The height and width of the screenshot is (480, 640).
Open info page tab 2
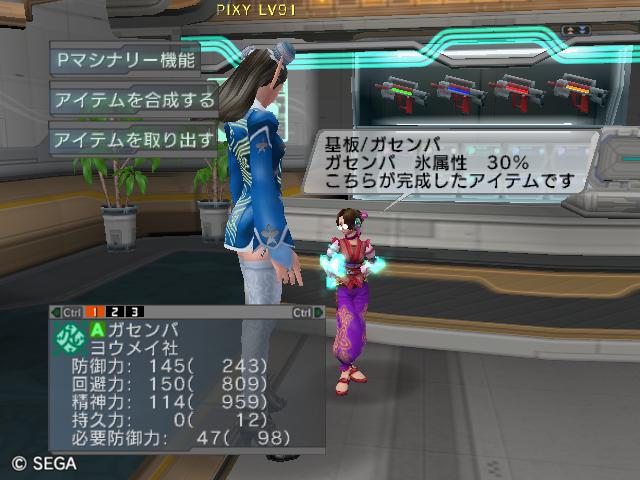click(x=117, y=312)
